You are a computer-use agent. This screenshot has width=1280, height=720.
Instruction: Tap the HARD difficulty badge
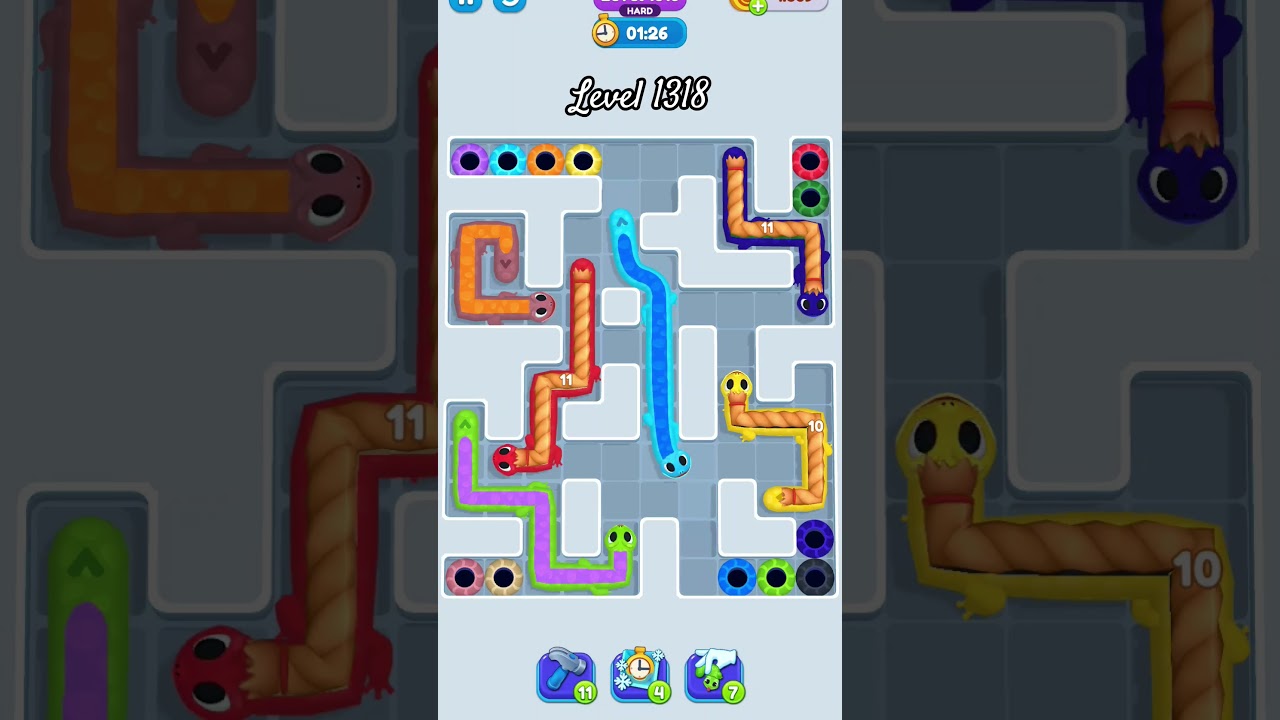tap(640, 10)
